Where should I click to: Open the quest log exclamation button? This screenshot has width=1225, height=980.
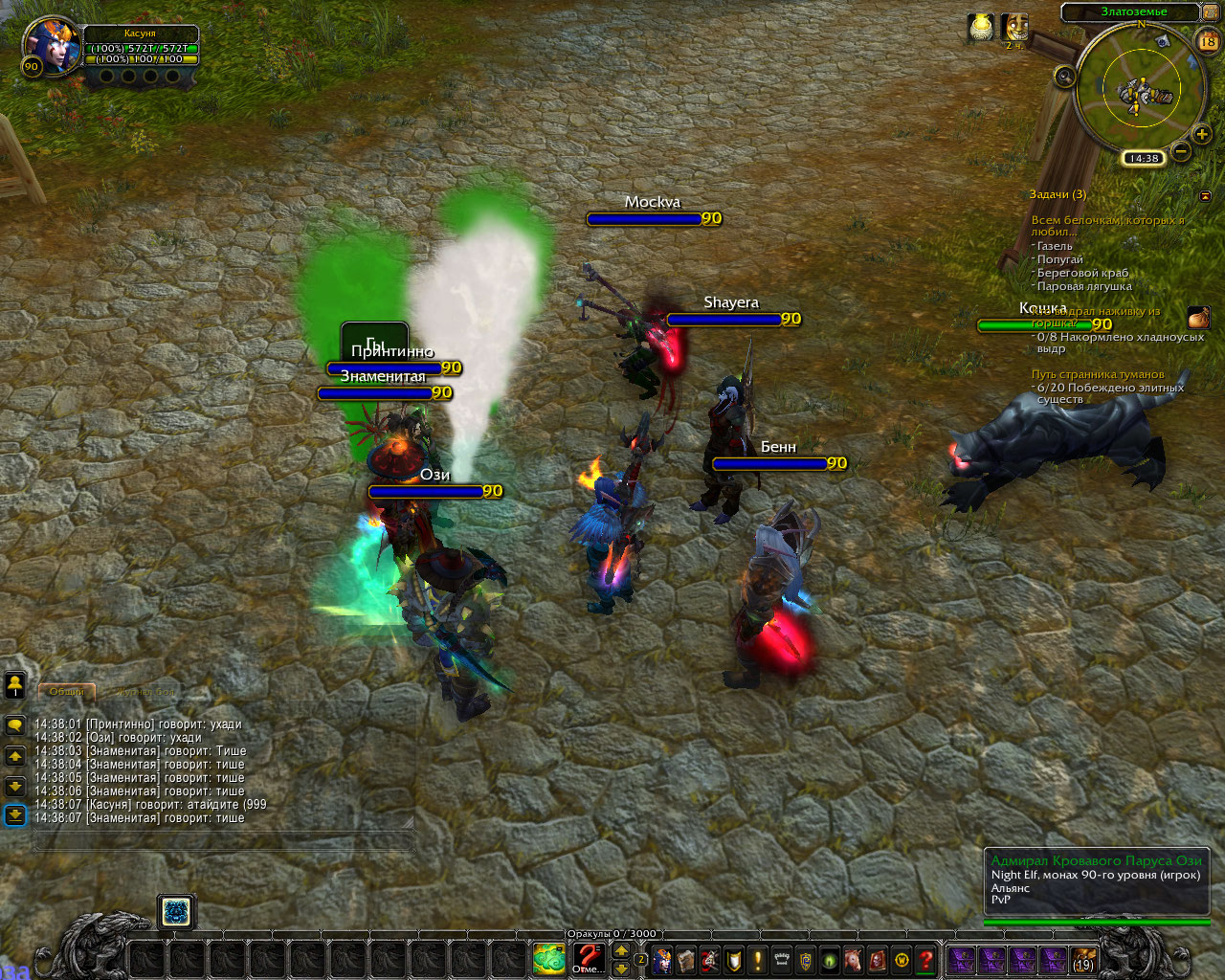click(758, 959)
